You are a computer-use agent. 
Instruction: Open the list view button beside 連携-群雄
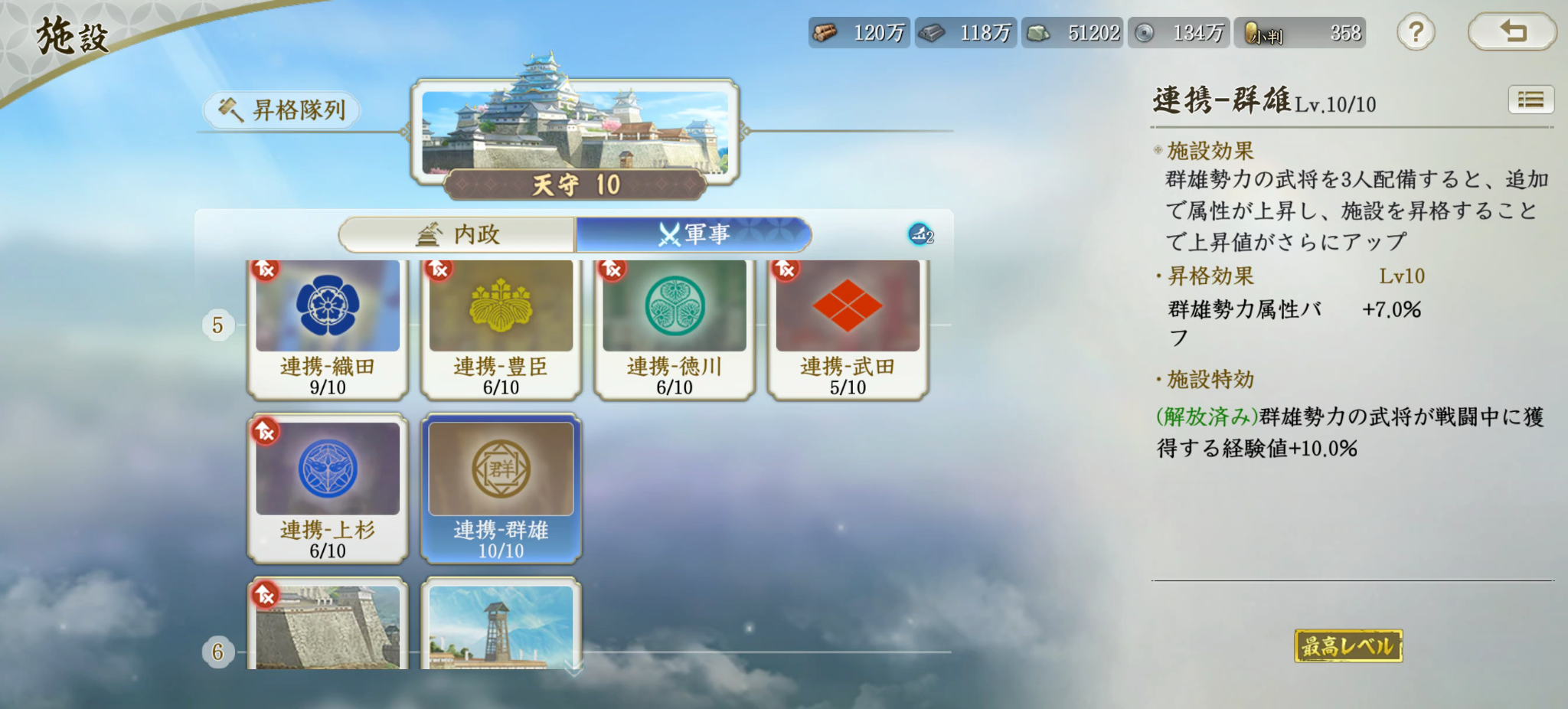click(1530, 100)
